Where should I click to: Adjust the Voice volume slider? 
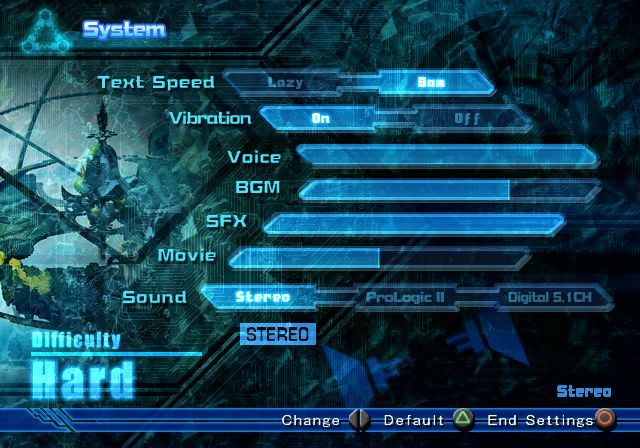[446, 156]
